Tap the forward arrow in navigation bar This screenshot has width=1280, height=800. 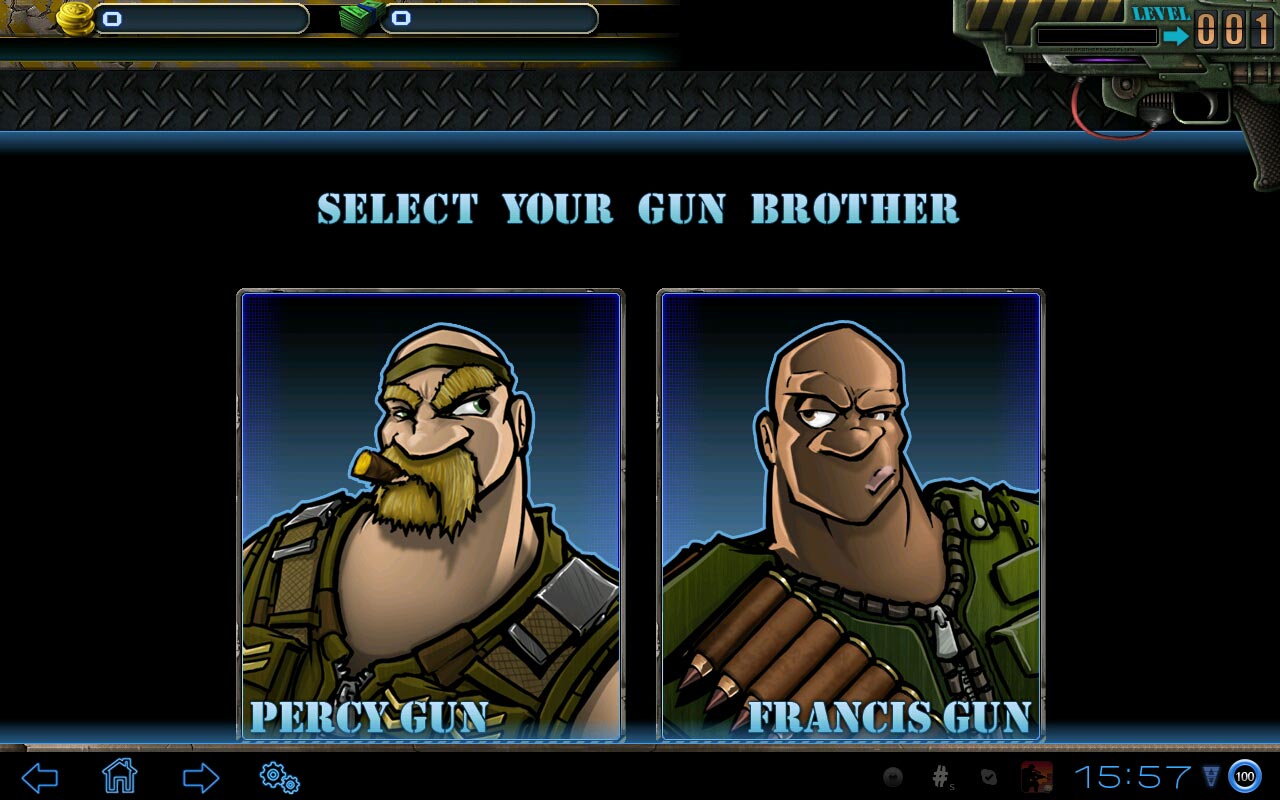point(200,777)
